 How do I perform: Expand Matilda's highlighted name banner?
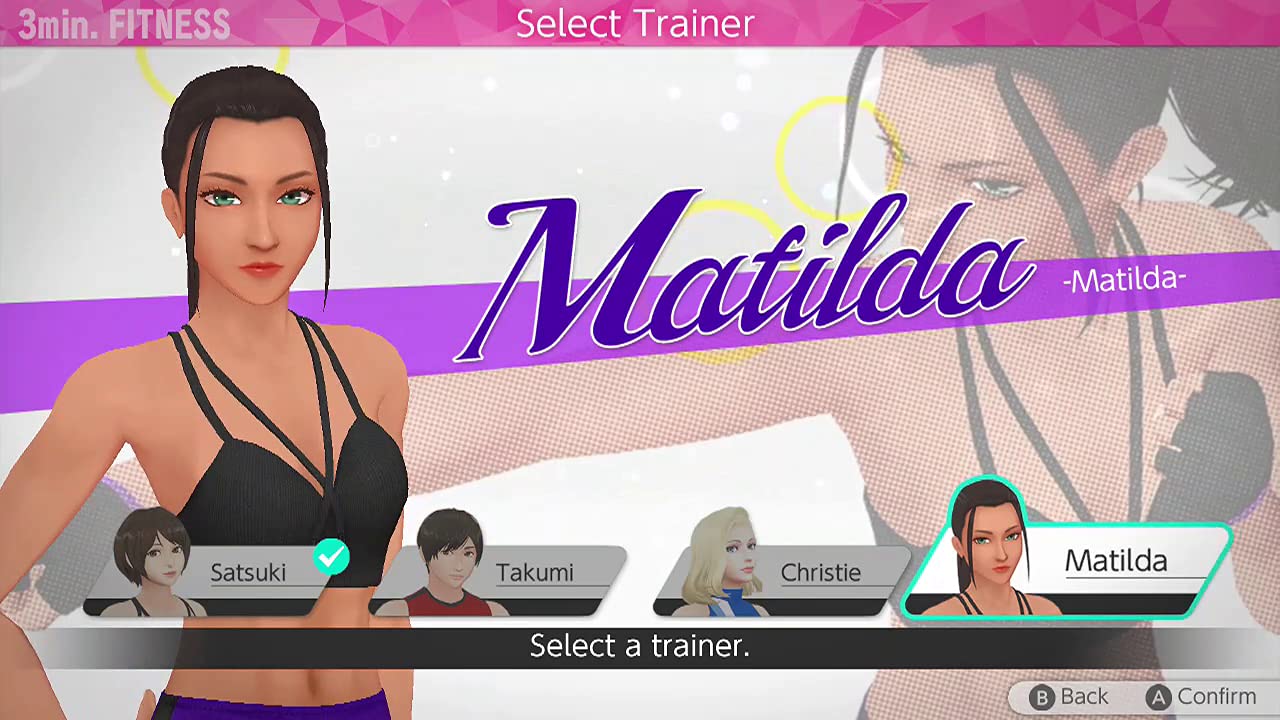coord(1115,562)
